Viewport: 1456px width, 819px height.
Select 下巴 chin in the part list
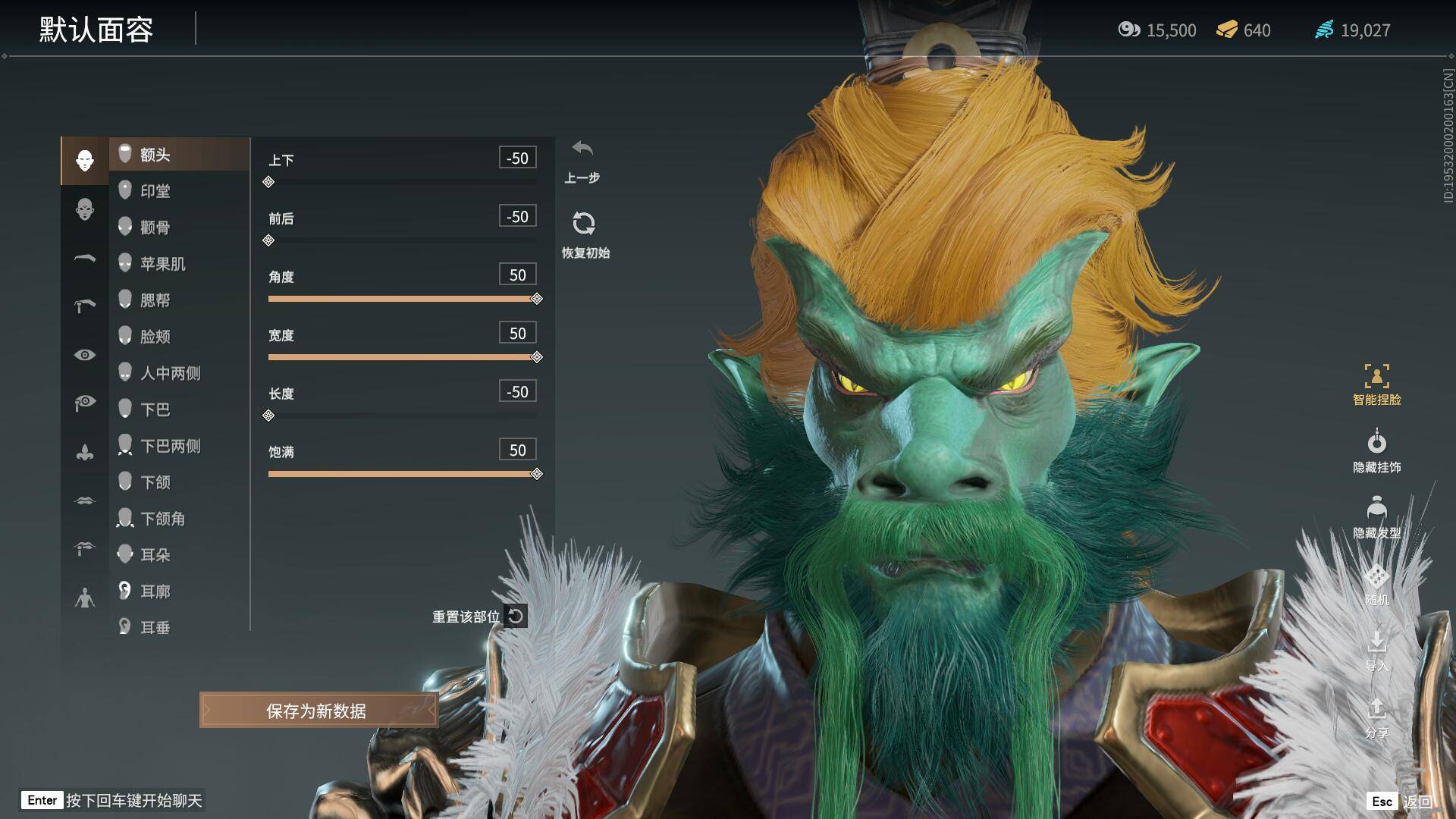click(x=155, y=409)
